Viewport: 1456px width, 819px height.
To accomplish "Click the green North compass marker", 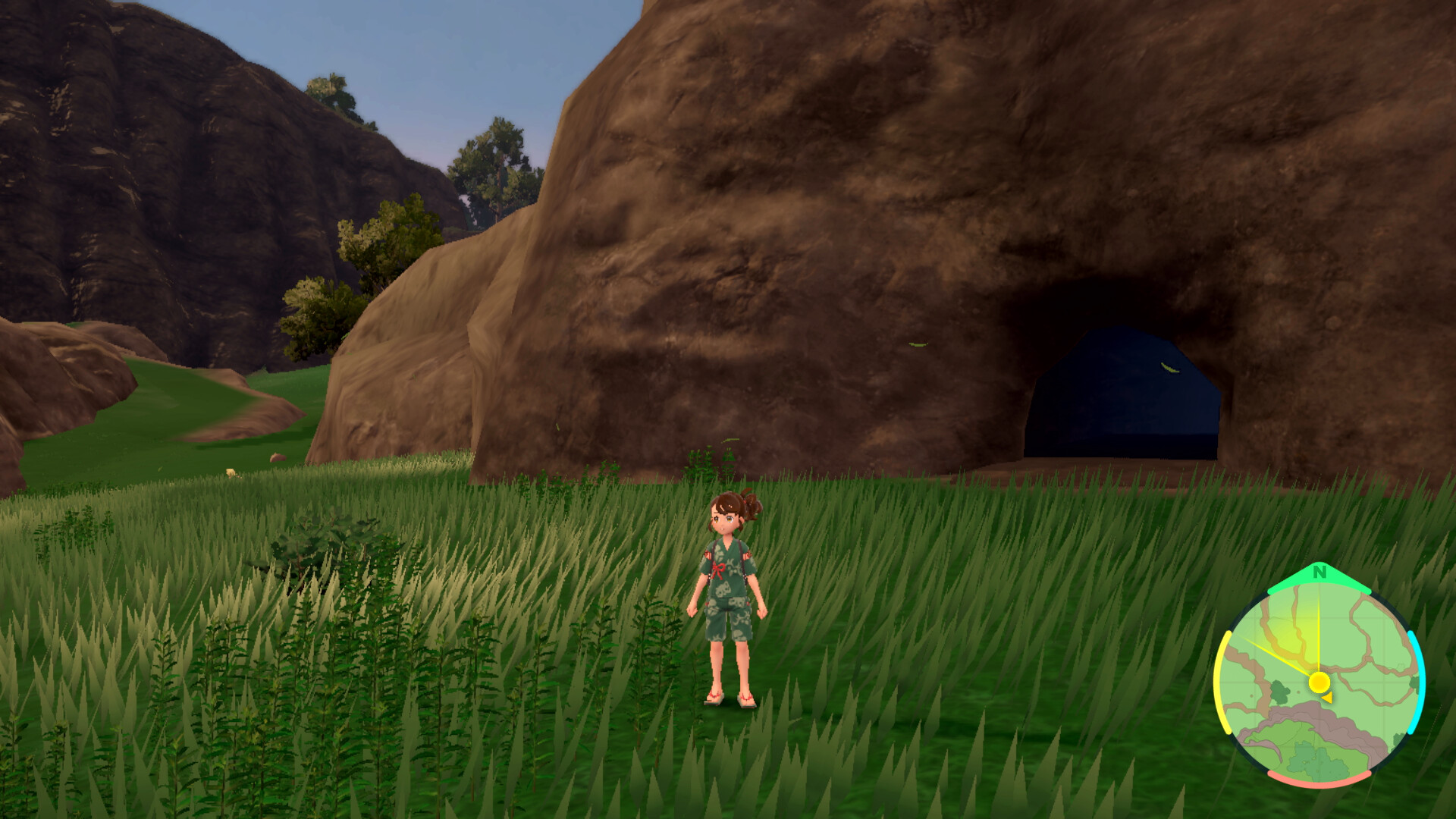I will [1319, 574].
